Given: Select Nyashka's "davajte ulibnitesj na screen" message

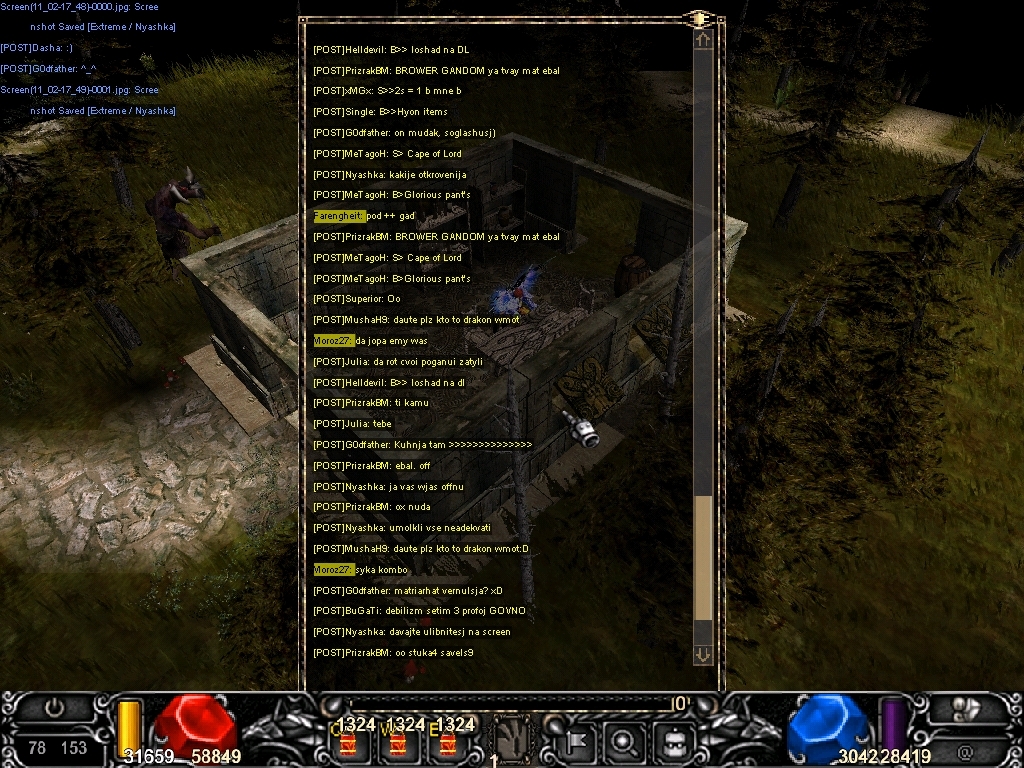Looking at the screenshot, I should tap(412, 632).
